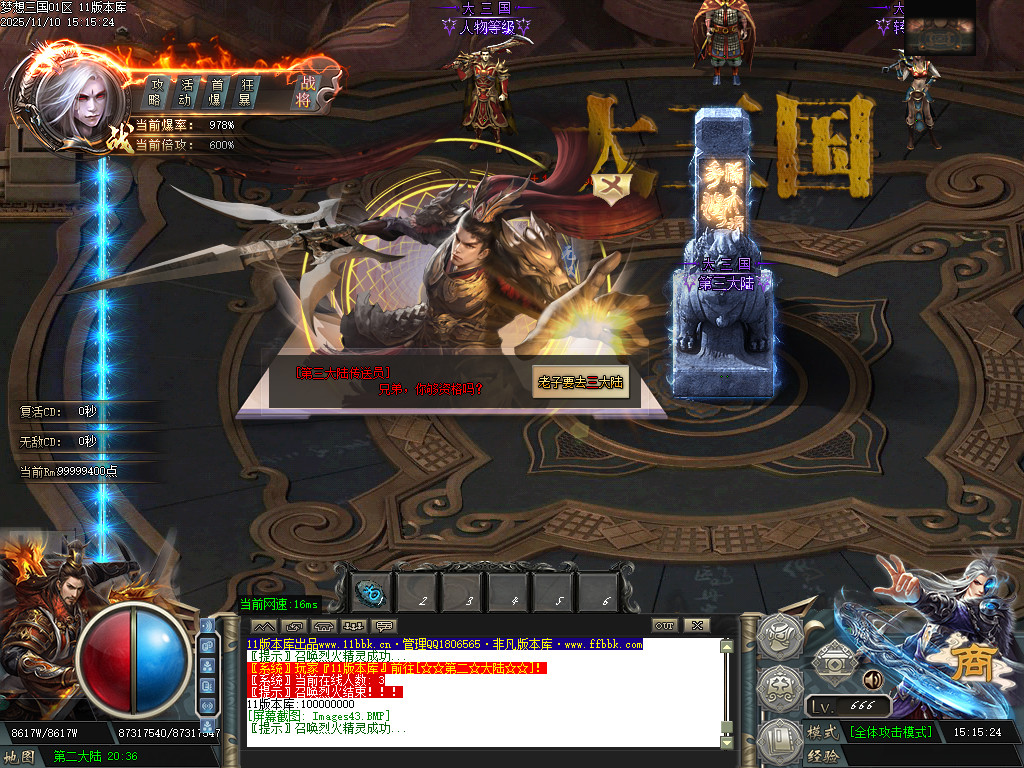Toggle the sound speaker icon

coord(871,680)
